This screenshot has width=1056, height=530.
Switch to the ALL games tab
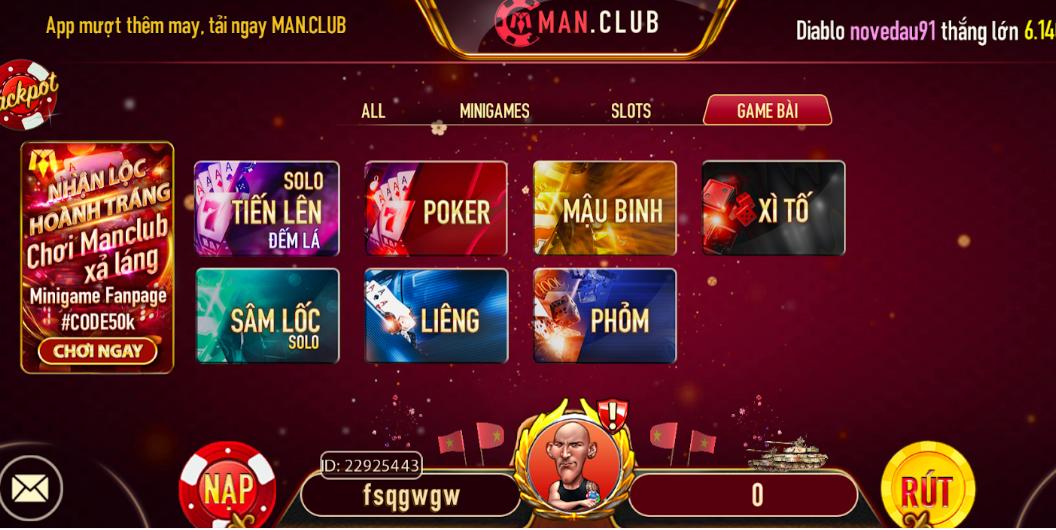373,111
